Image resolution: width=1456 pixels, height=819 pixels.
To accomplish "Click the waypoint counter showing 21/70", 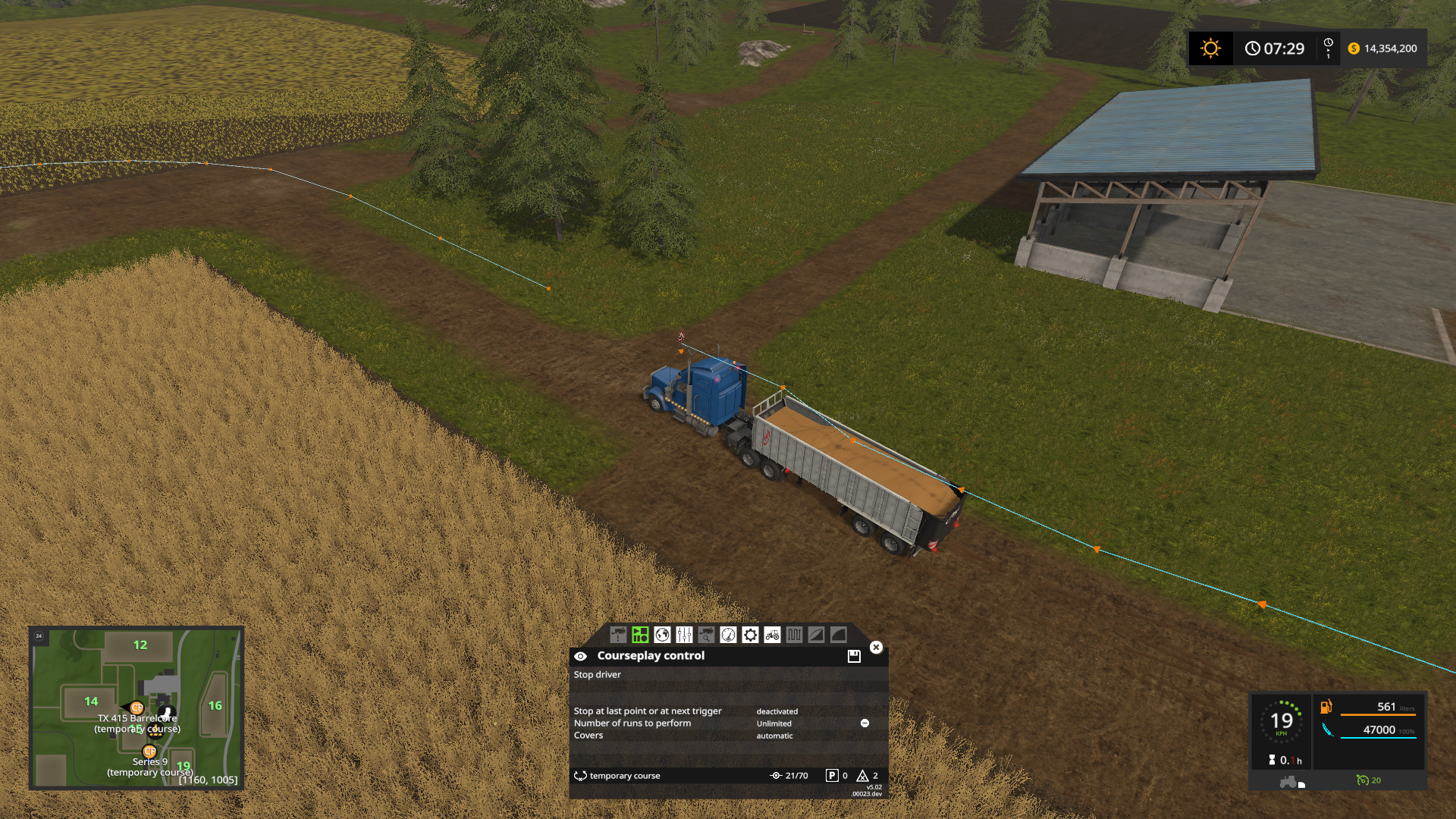I will 789,776.
